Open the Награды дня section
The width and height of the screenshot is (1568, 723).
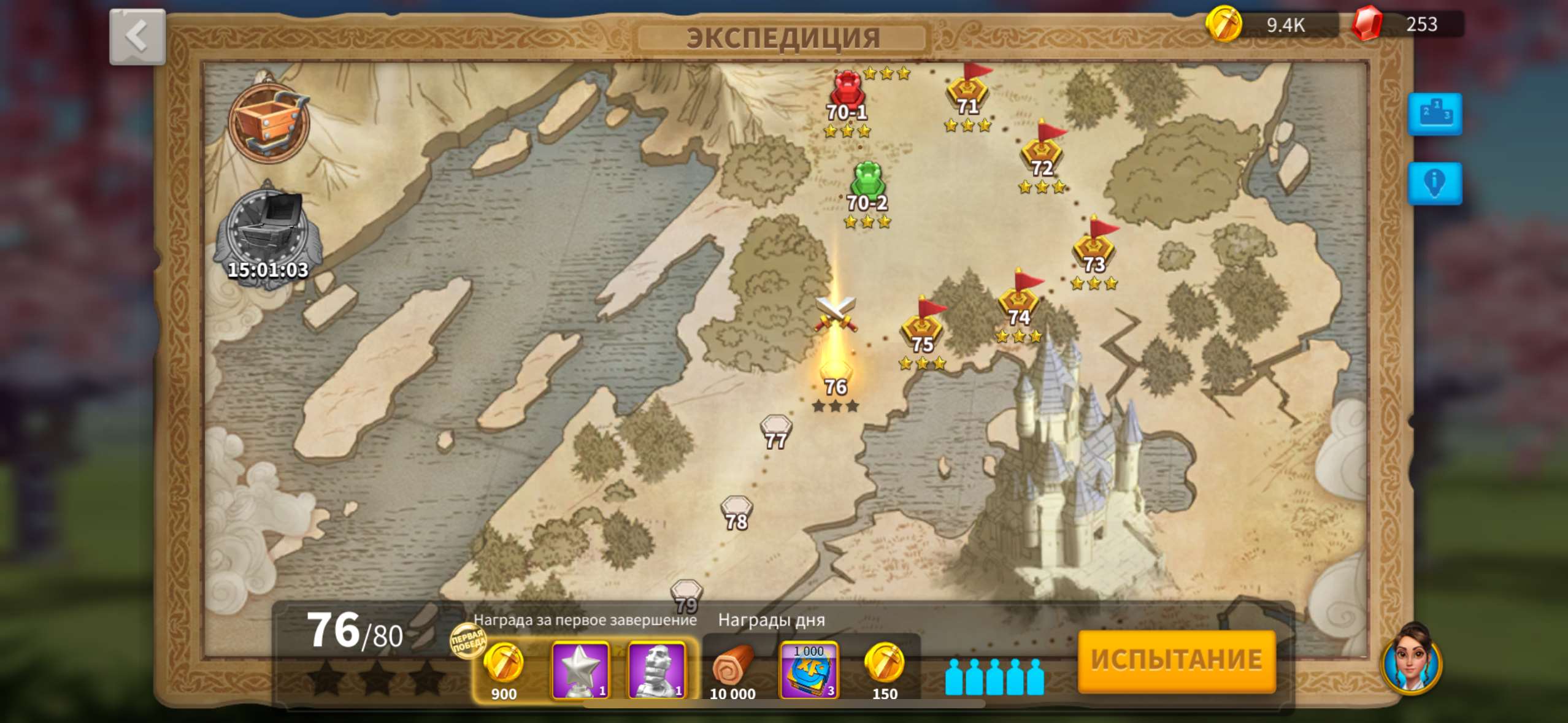point(772,619)
